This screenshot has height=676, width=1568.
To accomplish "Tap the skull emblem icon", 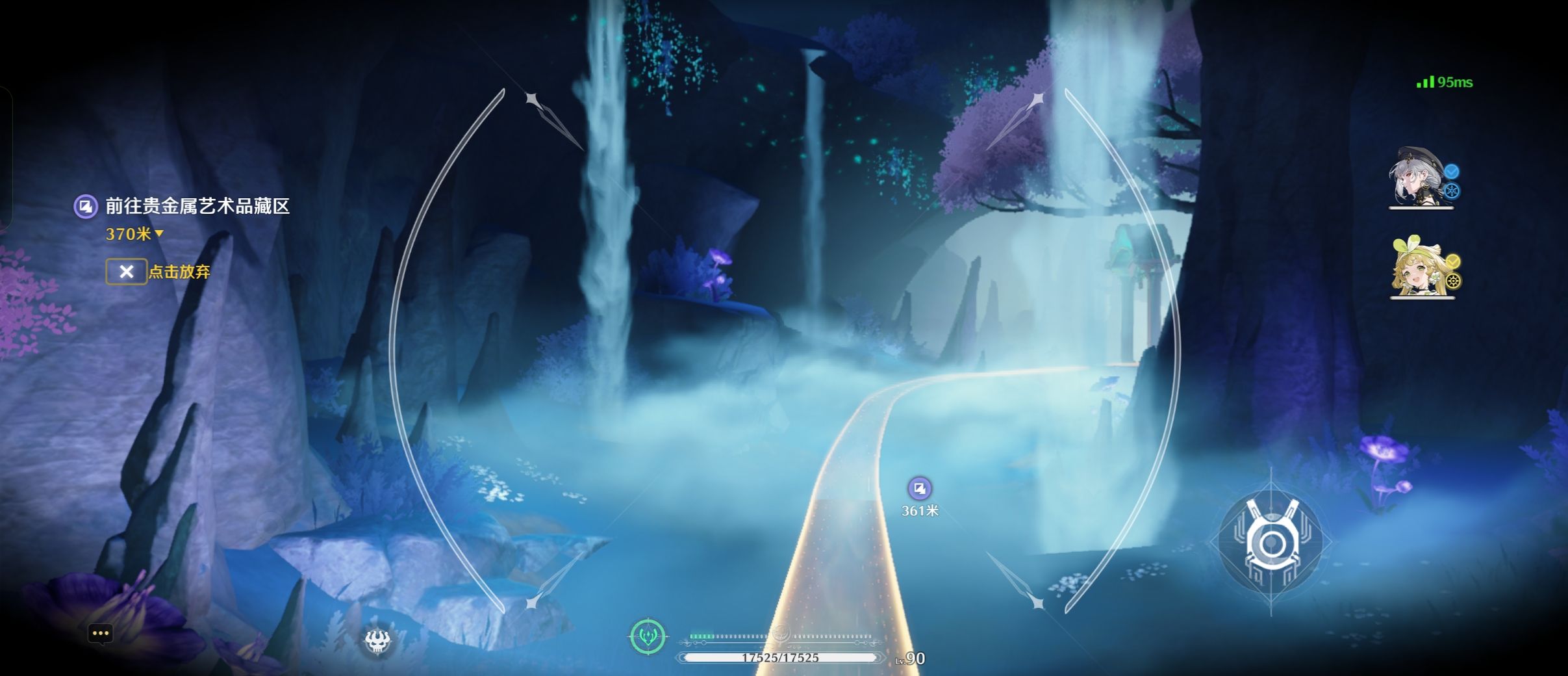I will [x=377, y=641].
